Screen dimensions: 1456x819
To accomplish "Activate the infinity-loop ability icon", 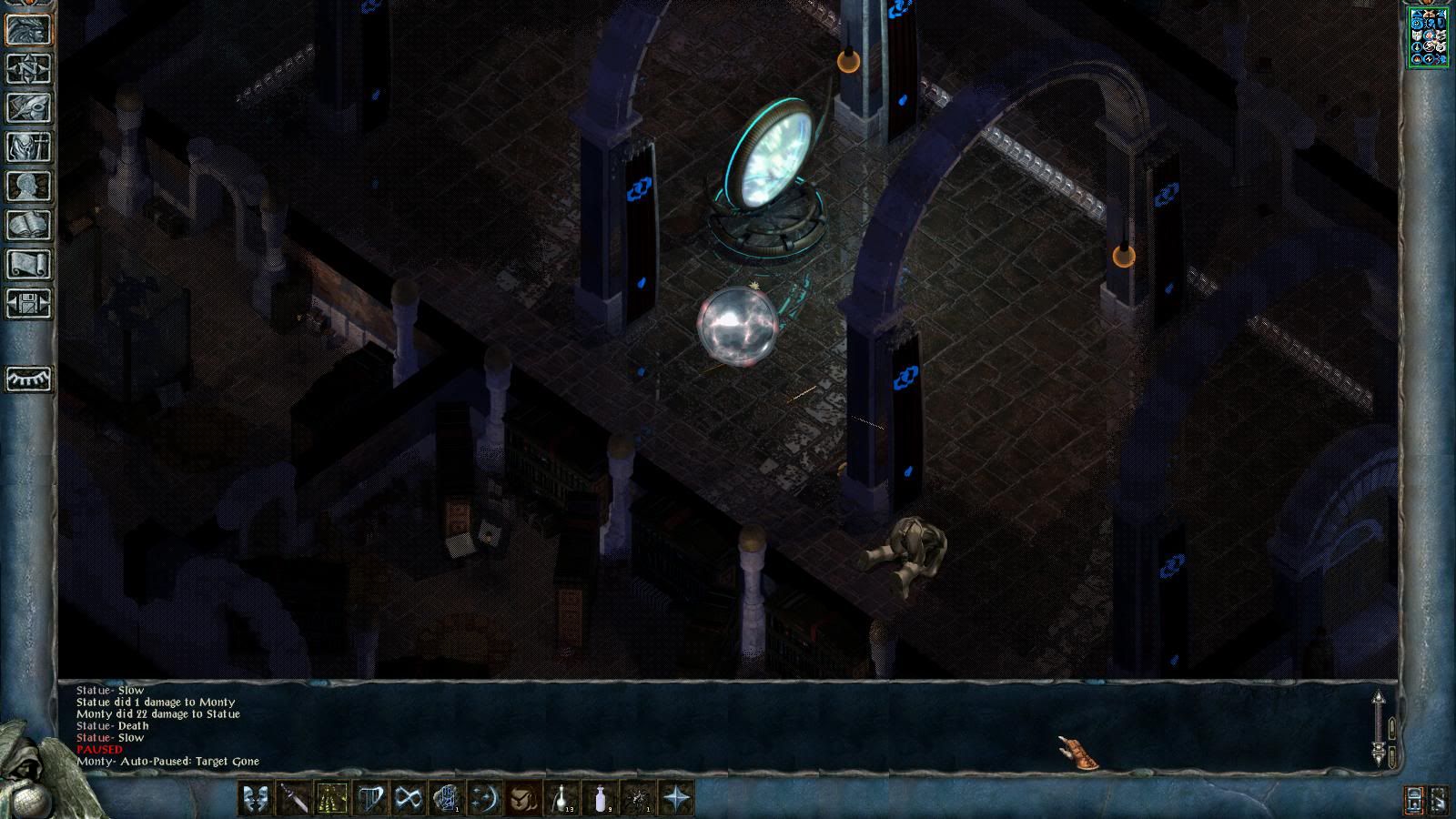I will click(x=409, y=798).
